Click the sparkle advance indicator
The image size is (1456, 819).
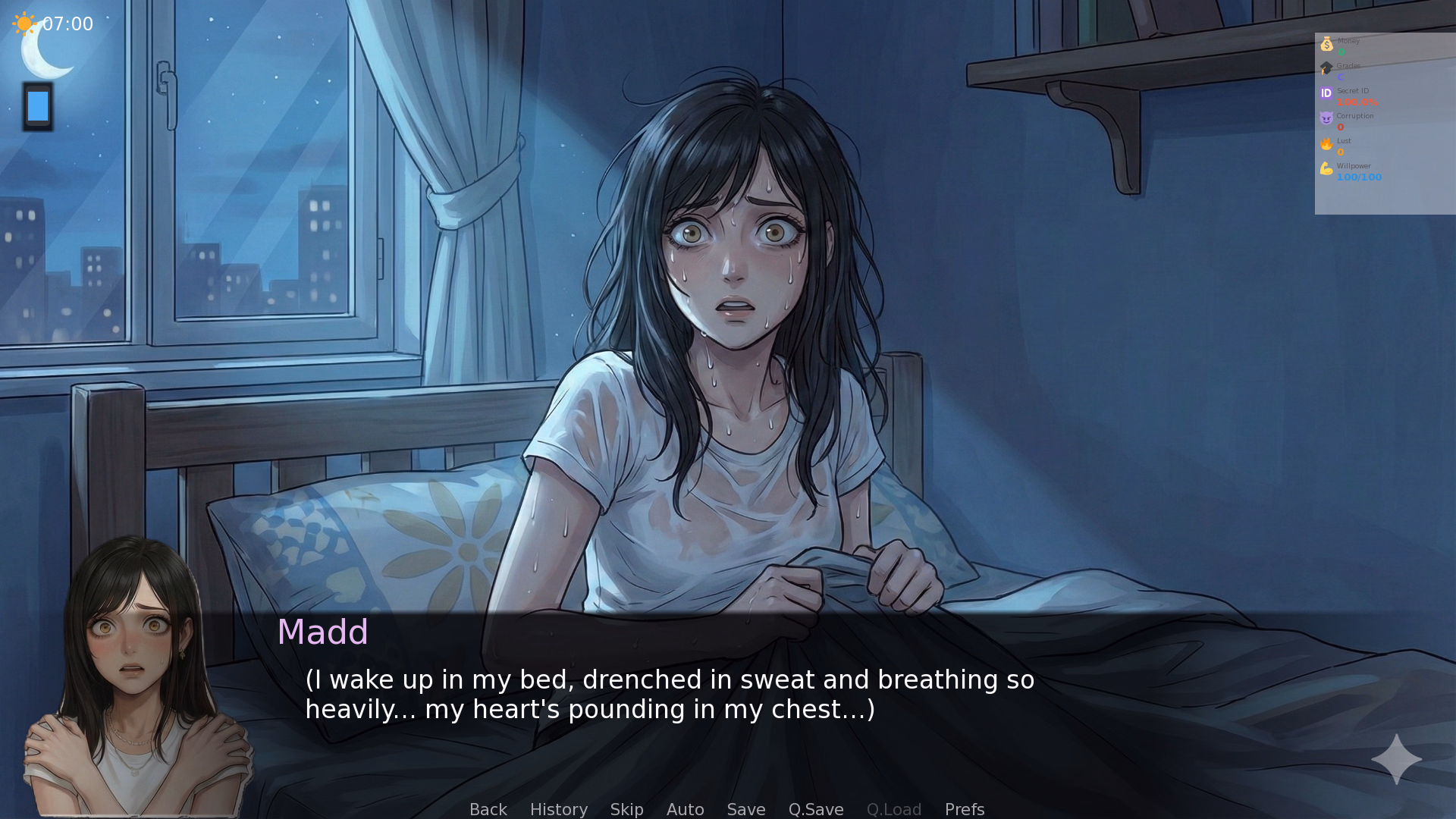tap(1395, 761)
